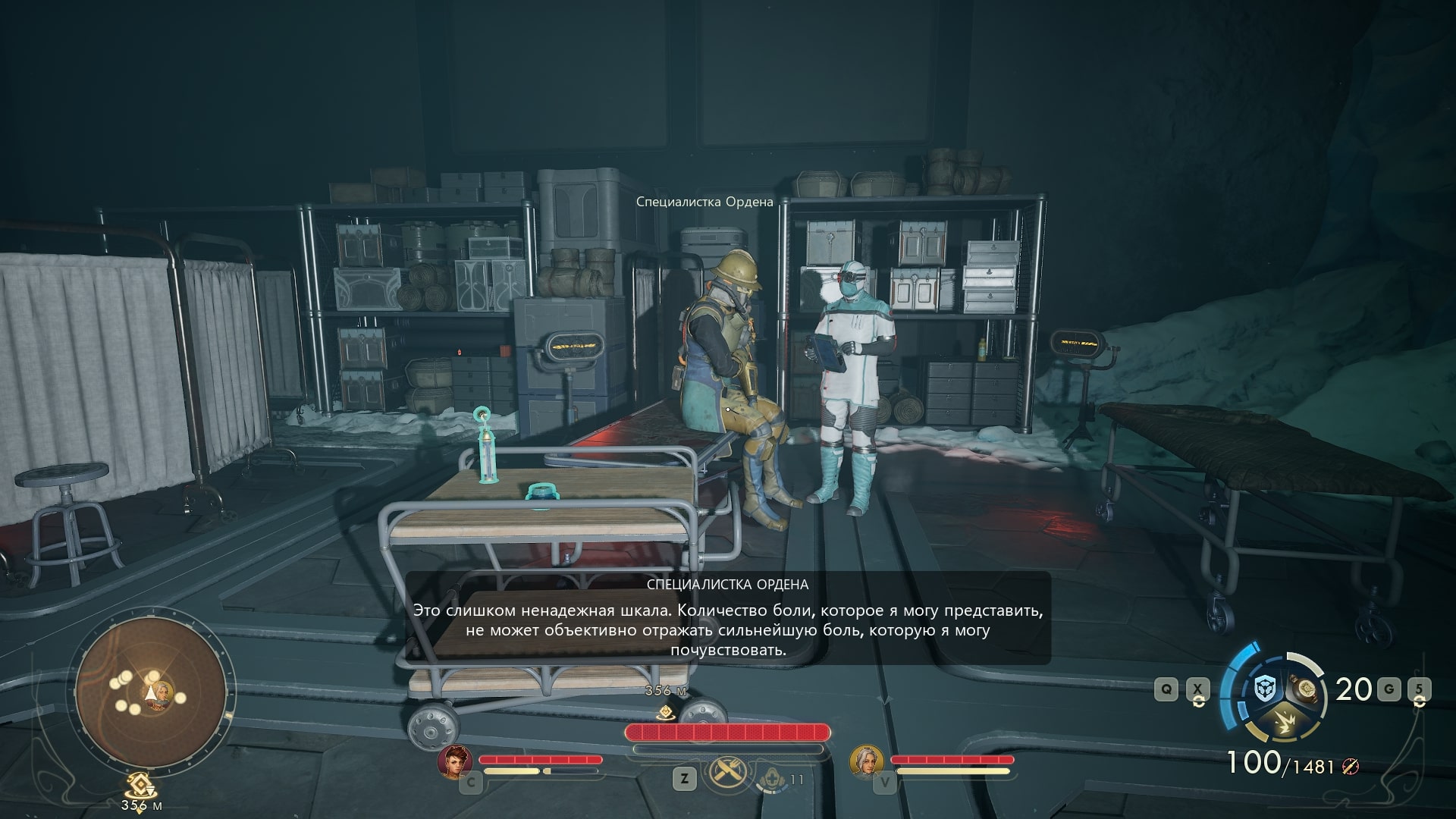This screenshot has width=1456, height=819.
Task: Activate the blue shield ability in the wheel
Action: click(x=1264, y=689)
